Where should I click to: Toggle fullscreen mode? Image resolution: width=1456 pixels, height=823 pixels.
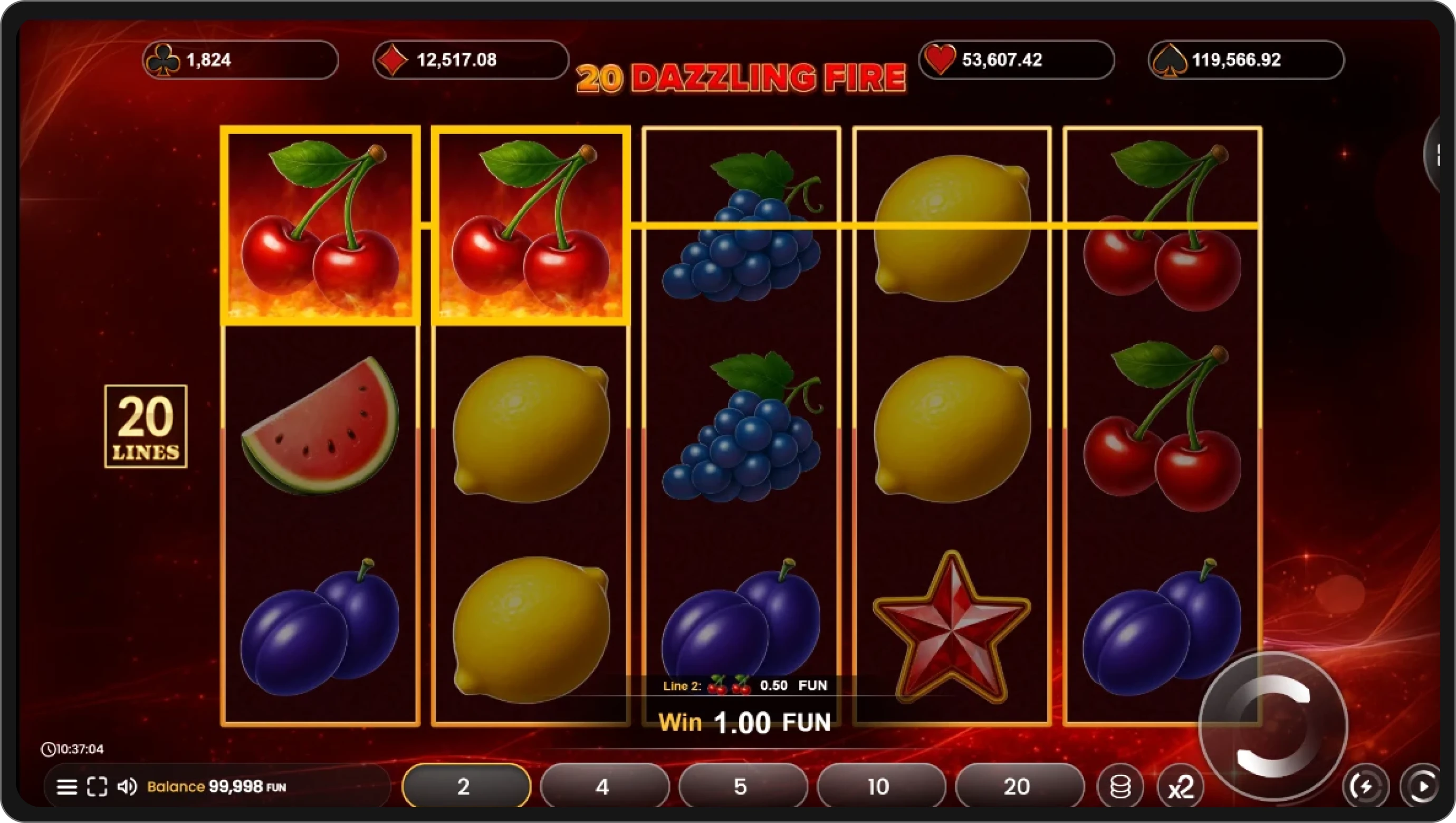(x=97, y=787)
